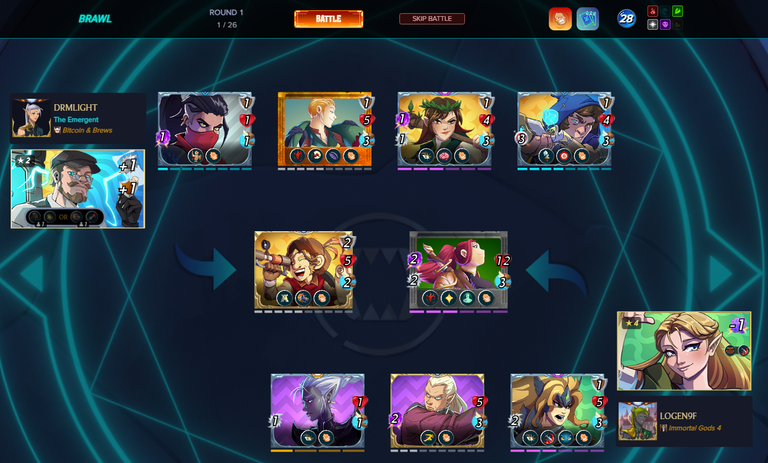
Task: Click the orange fist ruleset icon
Action: point(560,19)
